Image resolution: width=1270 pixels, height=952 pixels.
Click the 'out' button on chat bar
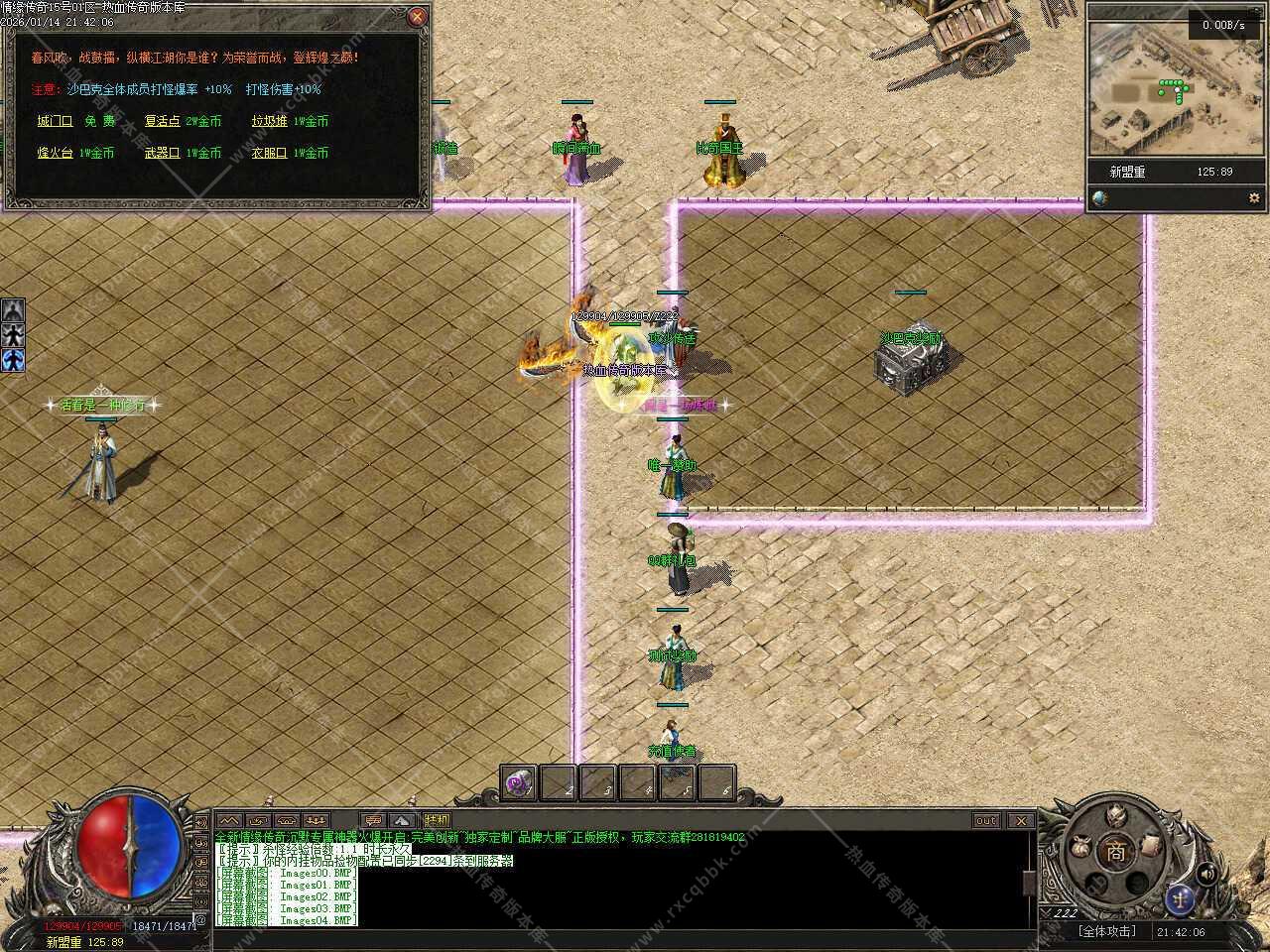pyautogui.click(x=985, y=820)
